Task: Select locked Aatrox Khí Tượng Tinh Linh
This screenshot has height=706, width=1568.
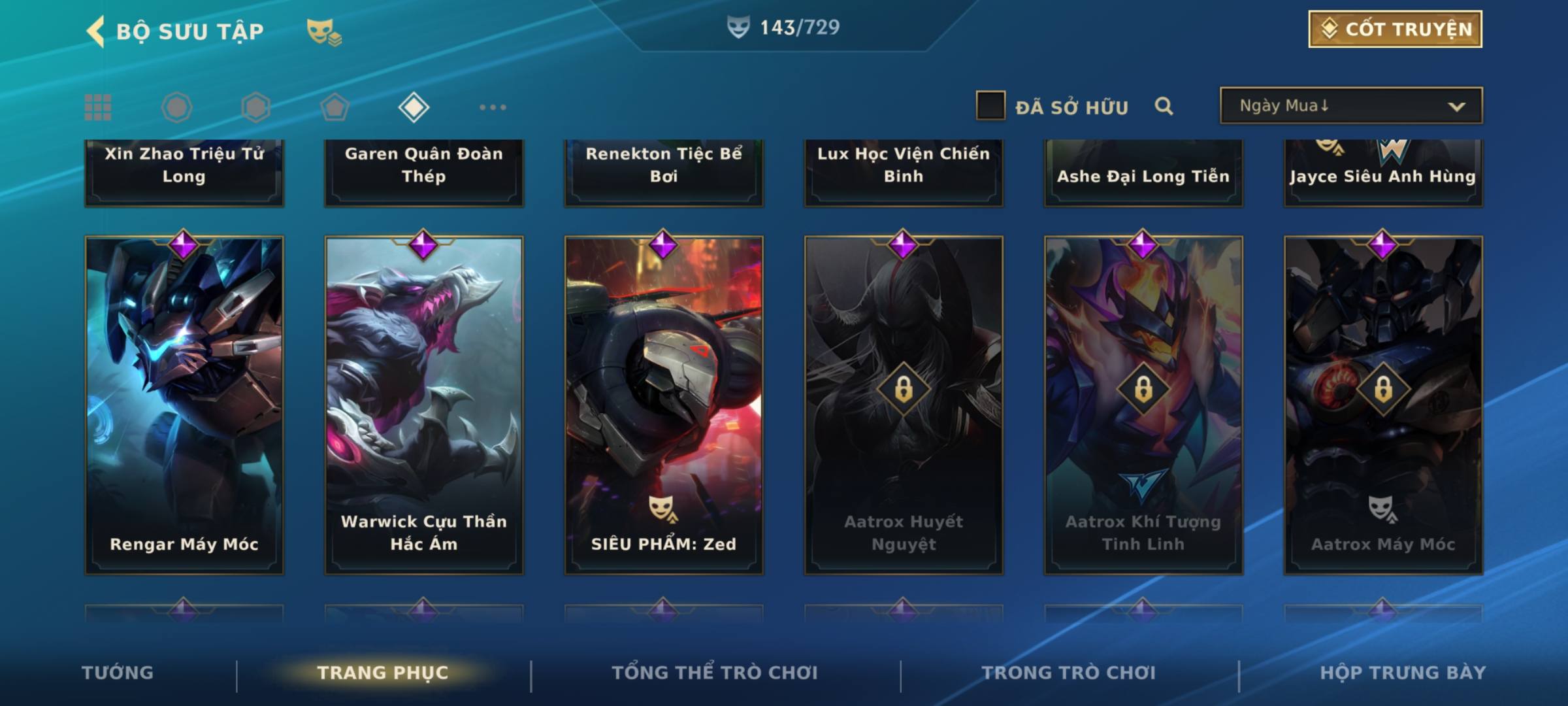Action: 1143,405
